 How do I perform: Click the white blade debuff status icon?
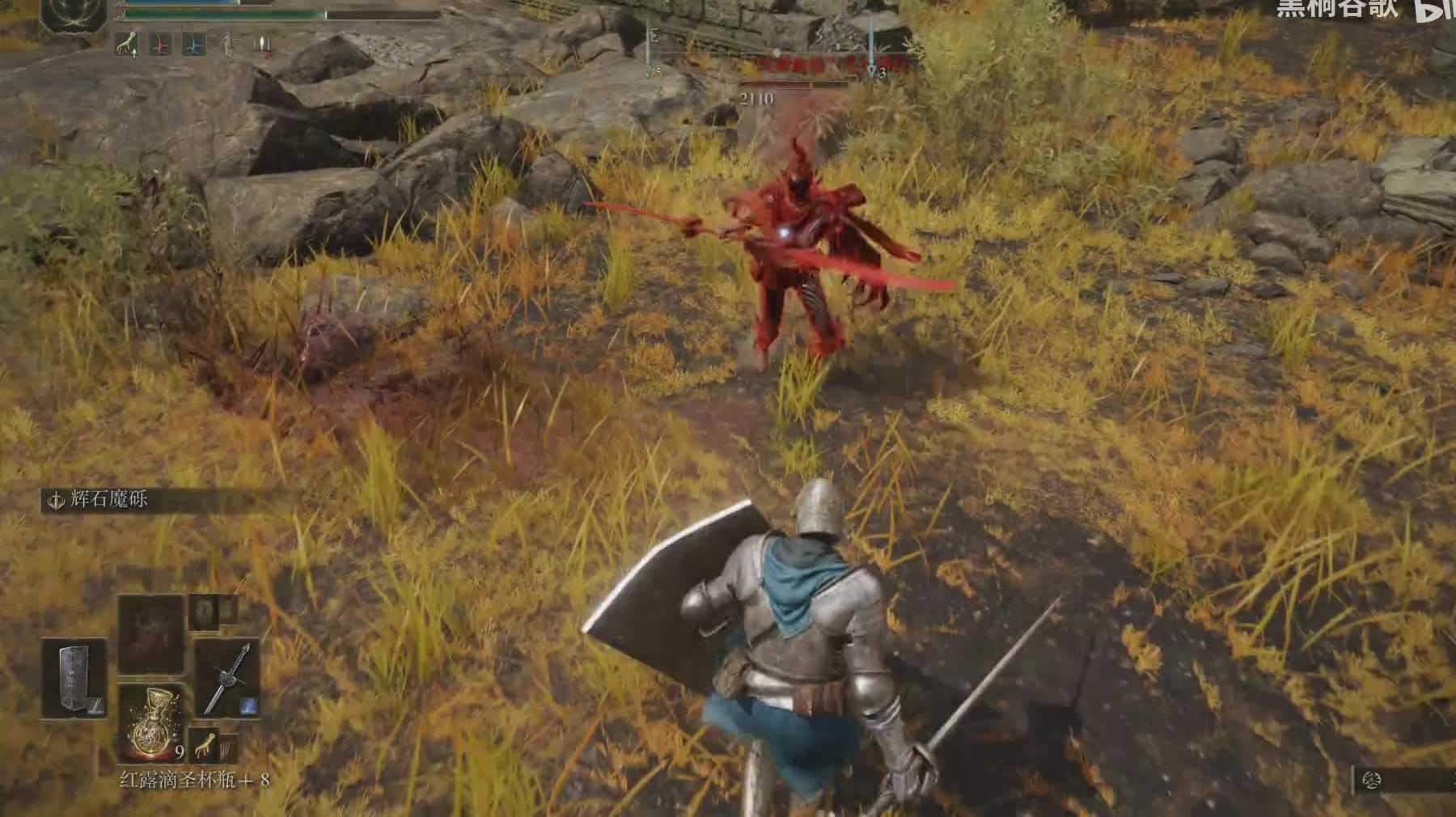coord(260,44)
